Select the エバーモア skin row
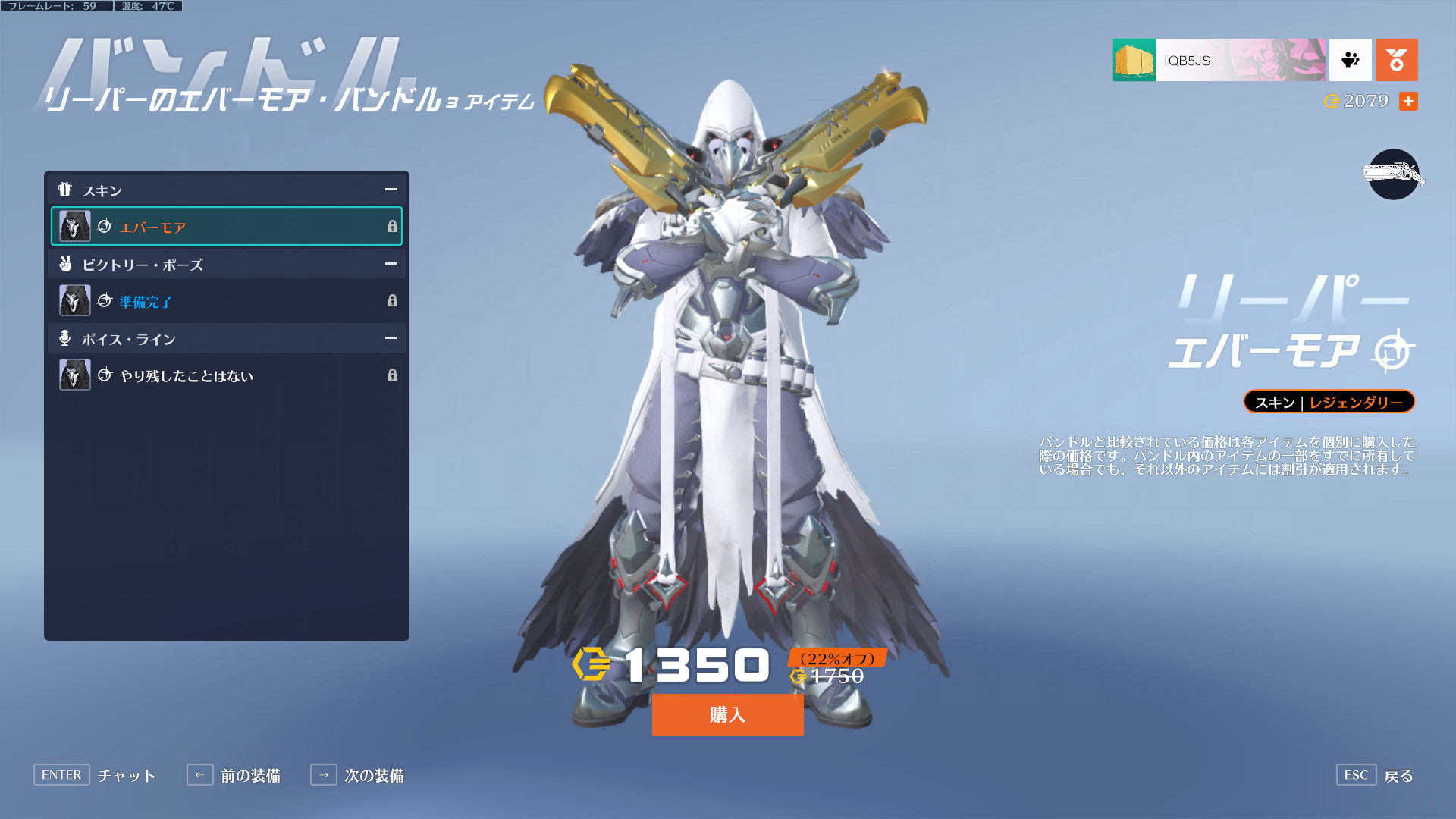 coord(226,227)
